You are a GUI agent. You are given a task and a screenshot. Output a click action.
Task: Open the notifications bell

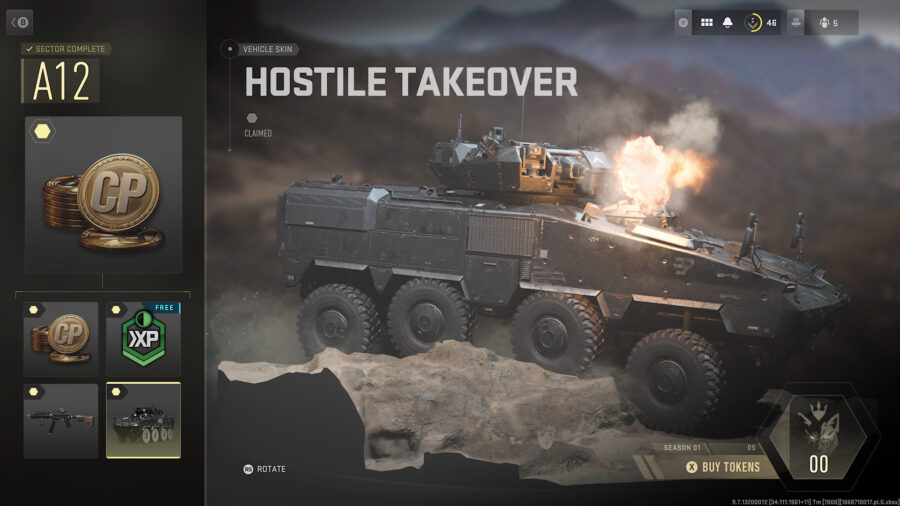click(x=728, y=22)
